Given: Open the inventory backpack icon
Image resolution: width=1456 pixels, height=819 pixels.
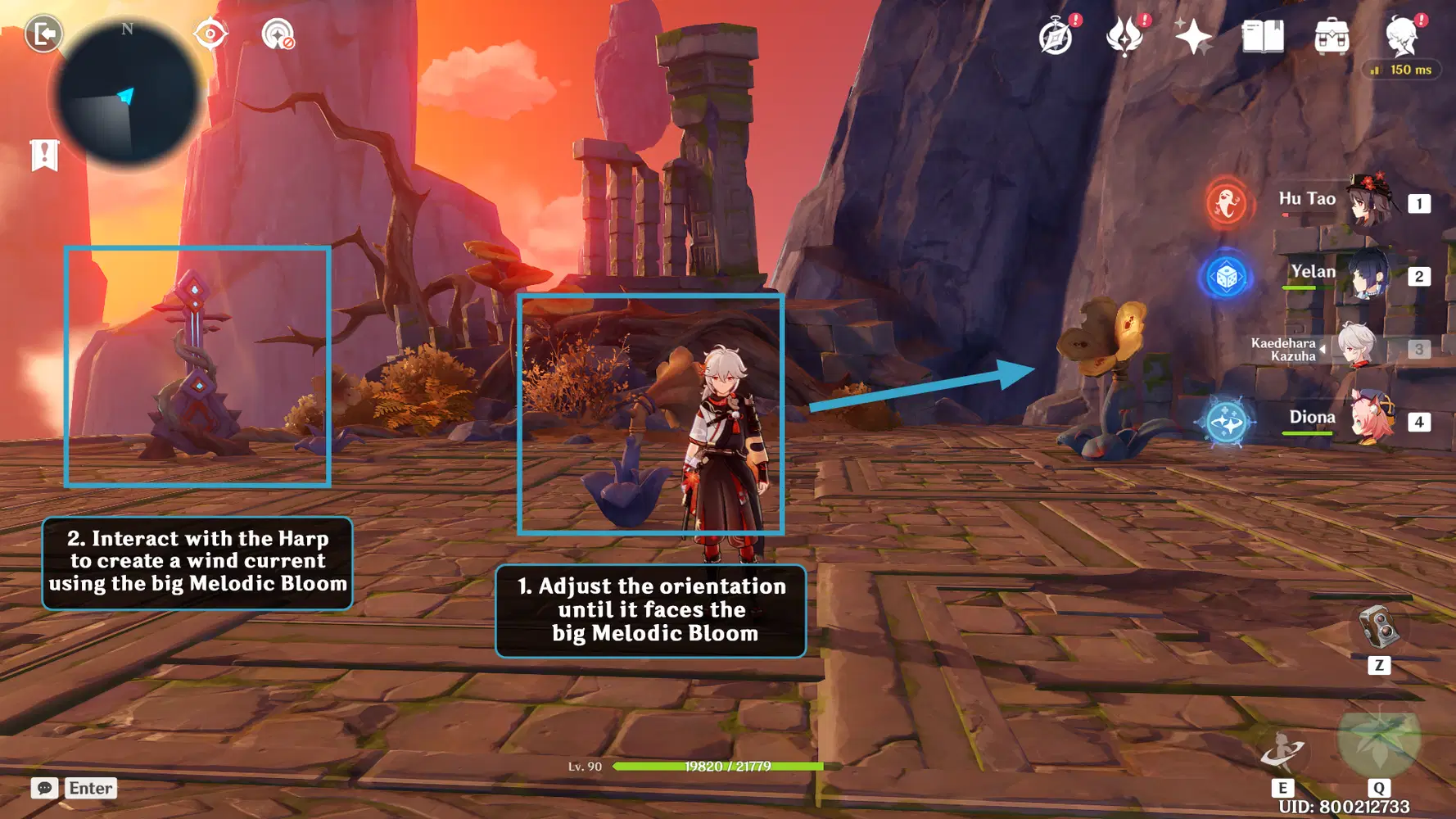Looking at the screenshot, I should pyautogui.click(x=1332, y=37).
